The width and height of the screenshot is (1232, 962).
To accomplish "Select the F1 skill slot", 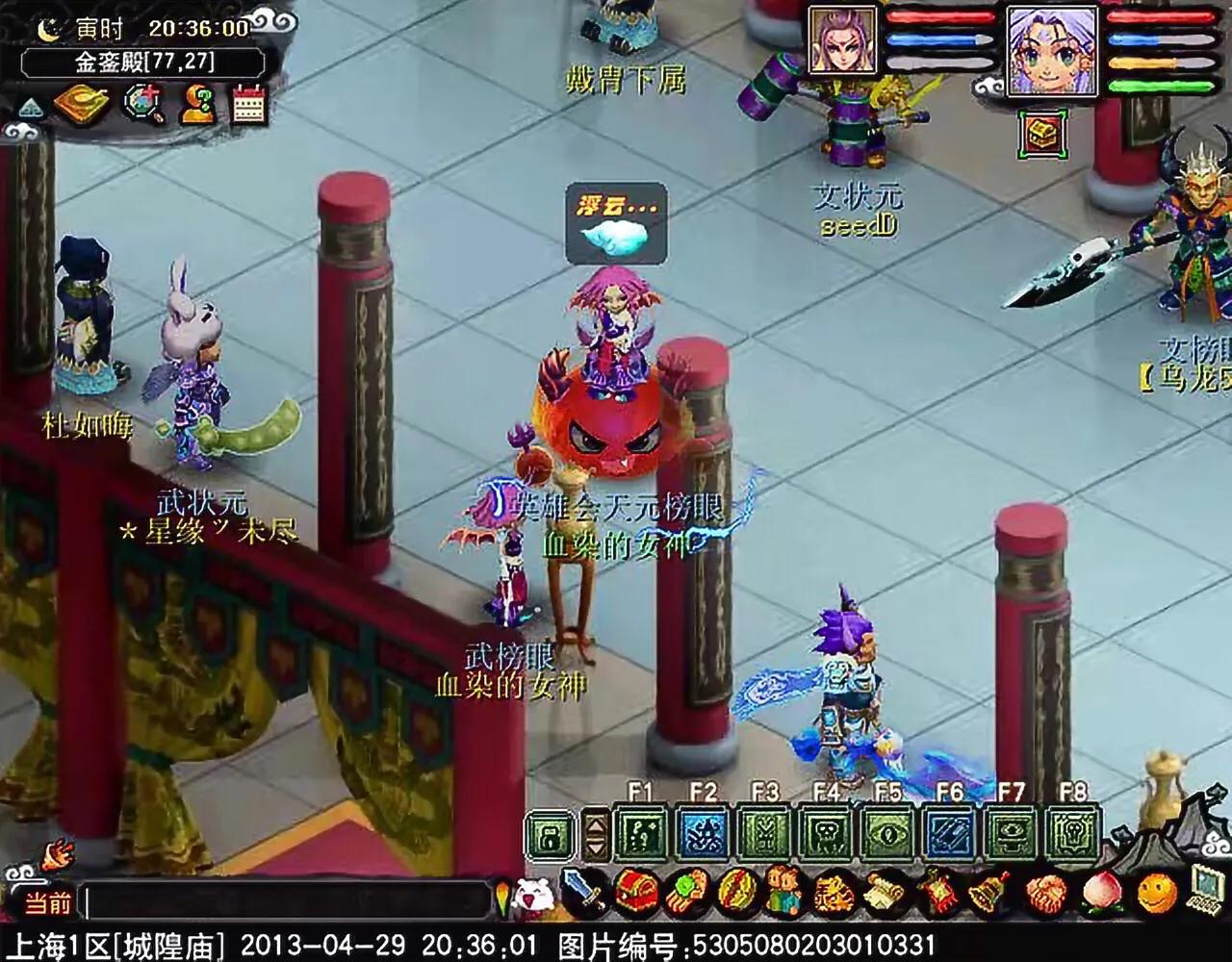I will 642,832.
